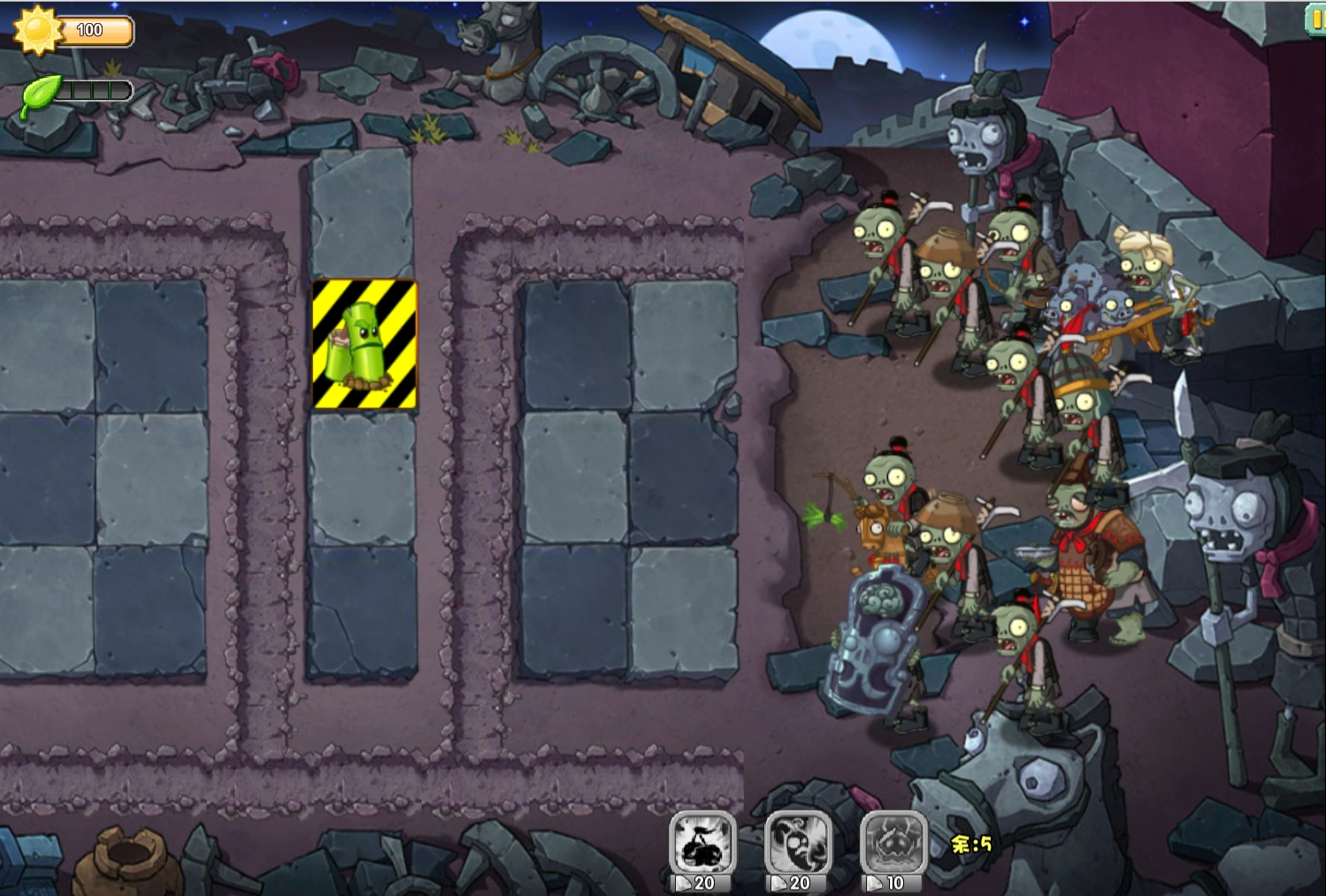Click the '100' sun amount display

pyautogui.click(x=88, y=29)
